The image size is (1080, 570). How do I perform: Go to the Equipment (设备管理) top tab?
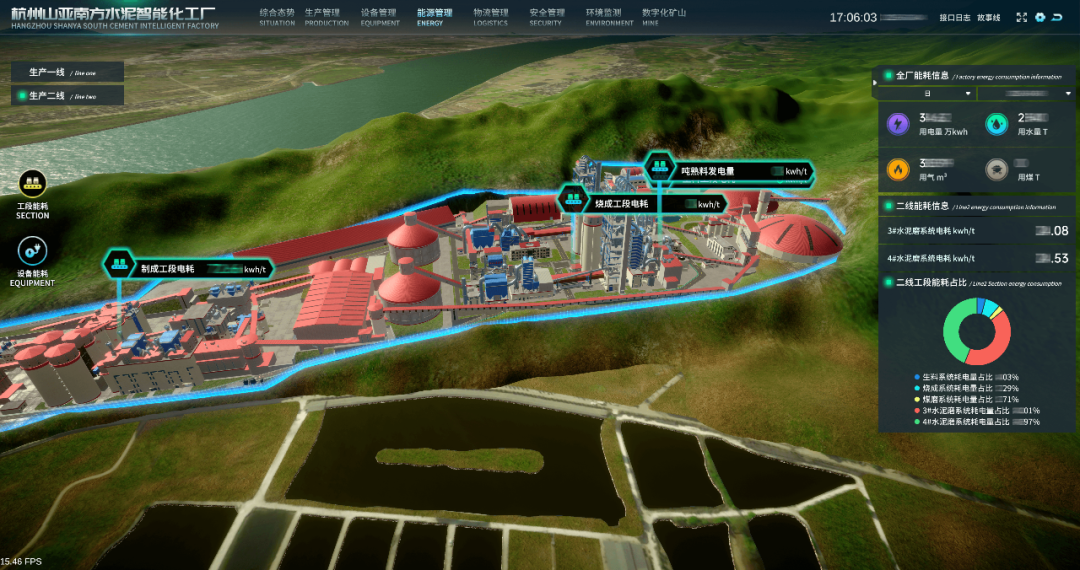(x=380, y=16)
